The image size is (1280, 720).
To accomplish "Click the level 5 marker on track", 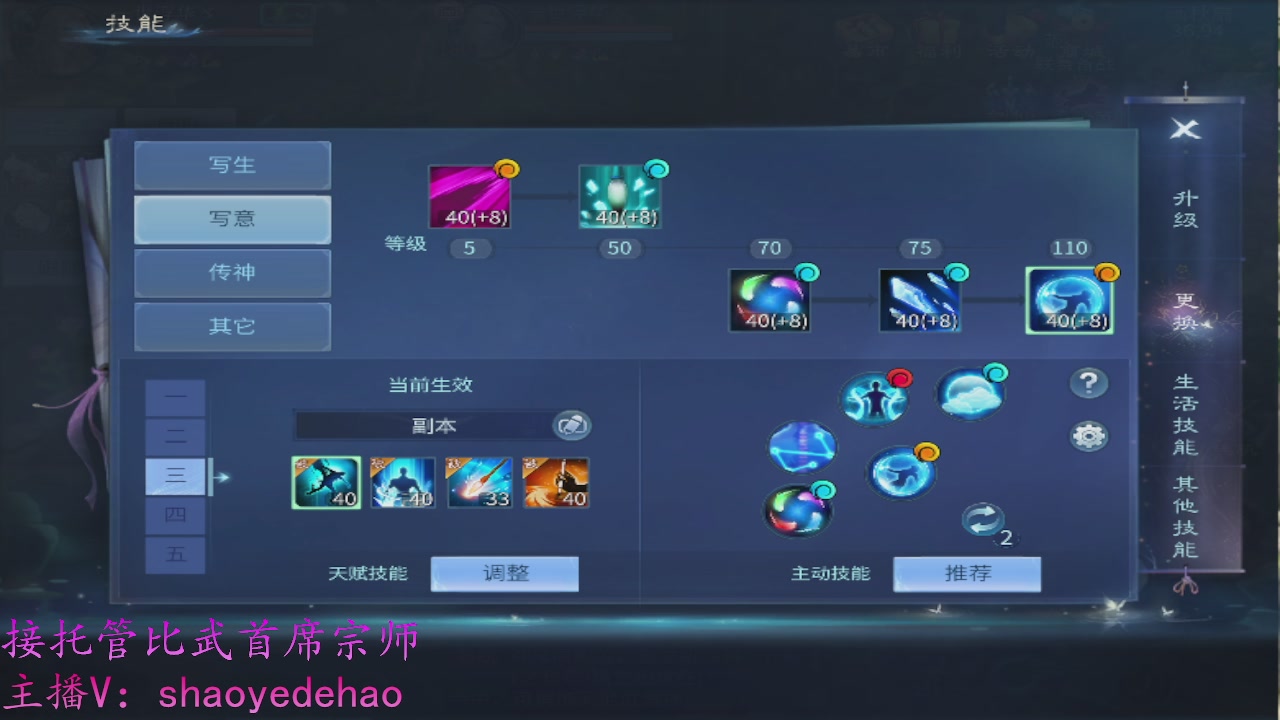I will [x=470, y=248].
